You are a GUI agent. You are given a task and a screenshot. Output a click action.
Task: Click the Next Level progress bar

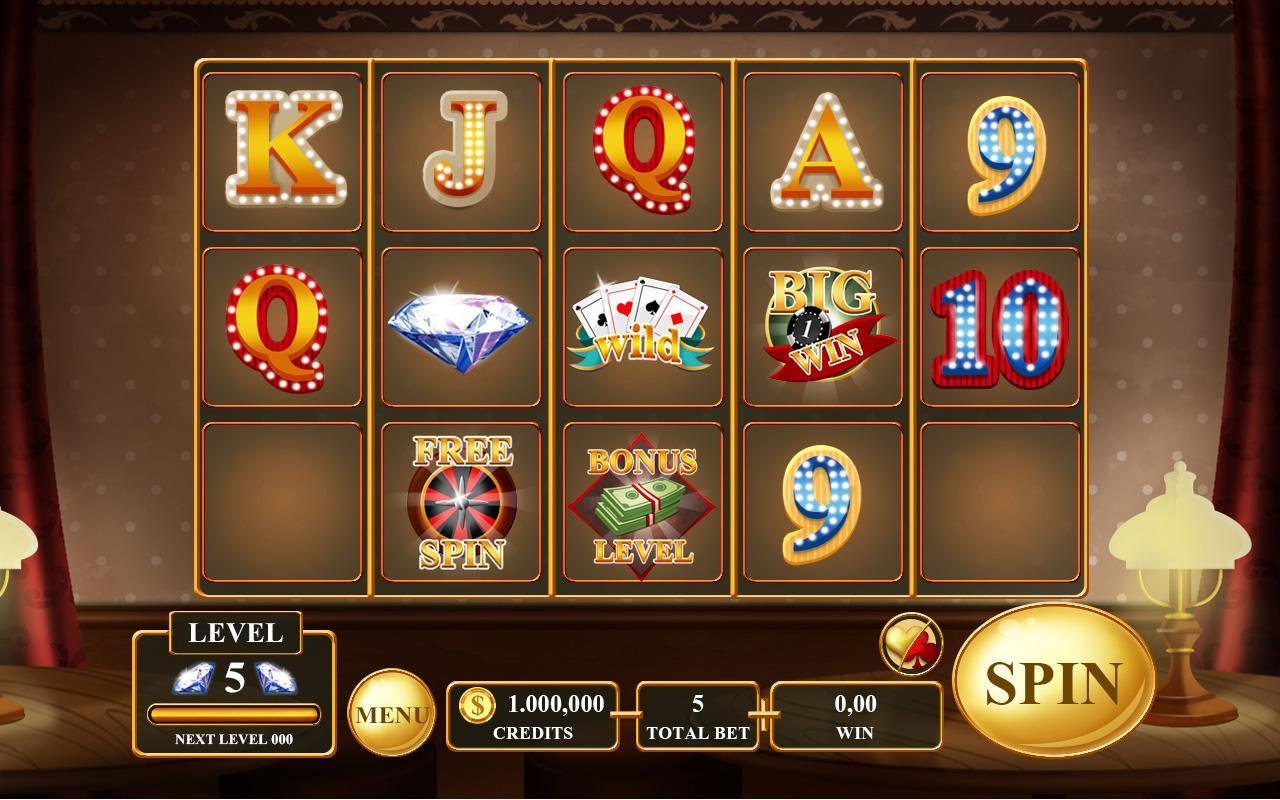236,712
